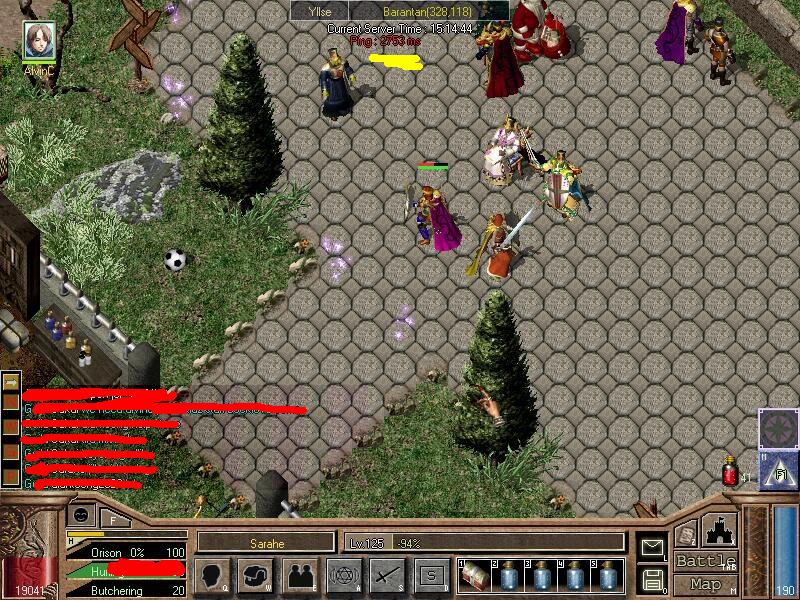Image resolution: width=800 pixels, height=600 pixels.
Task: Click the floppy disk save icon
Action: (652, 578)
